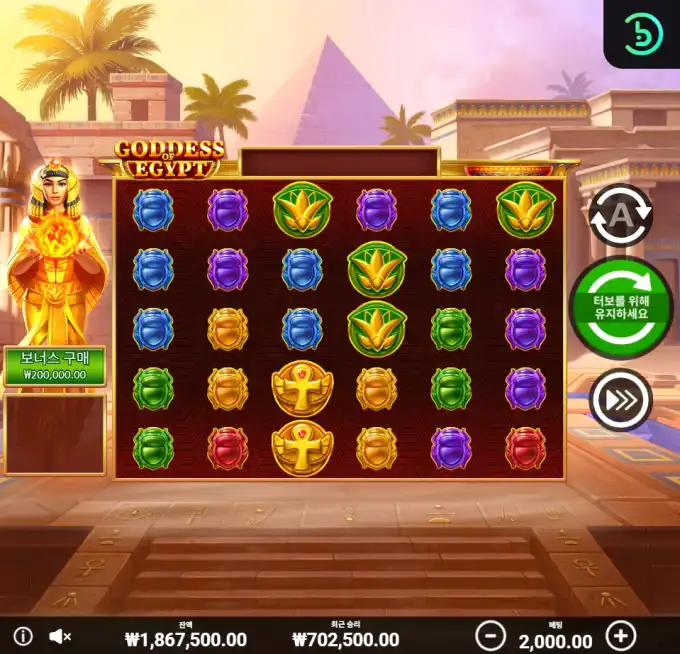Screen dimensions: 680x654
Task: Click the green spin button
Action: 621,307
